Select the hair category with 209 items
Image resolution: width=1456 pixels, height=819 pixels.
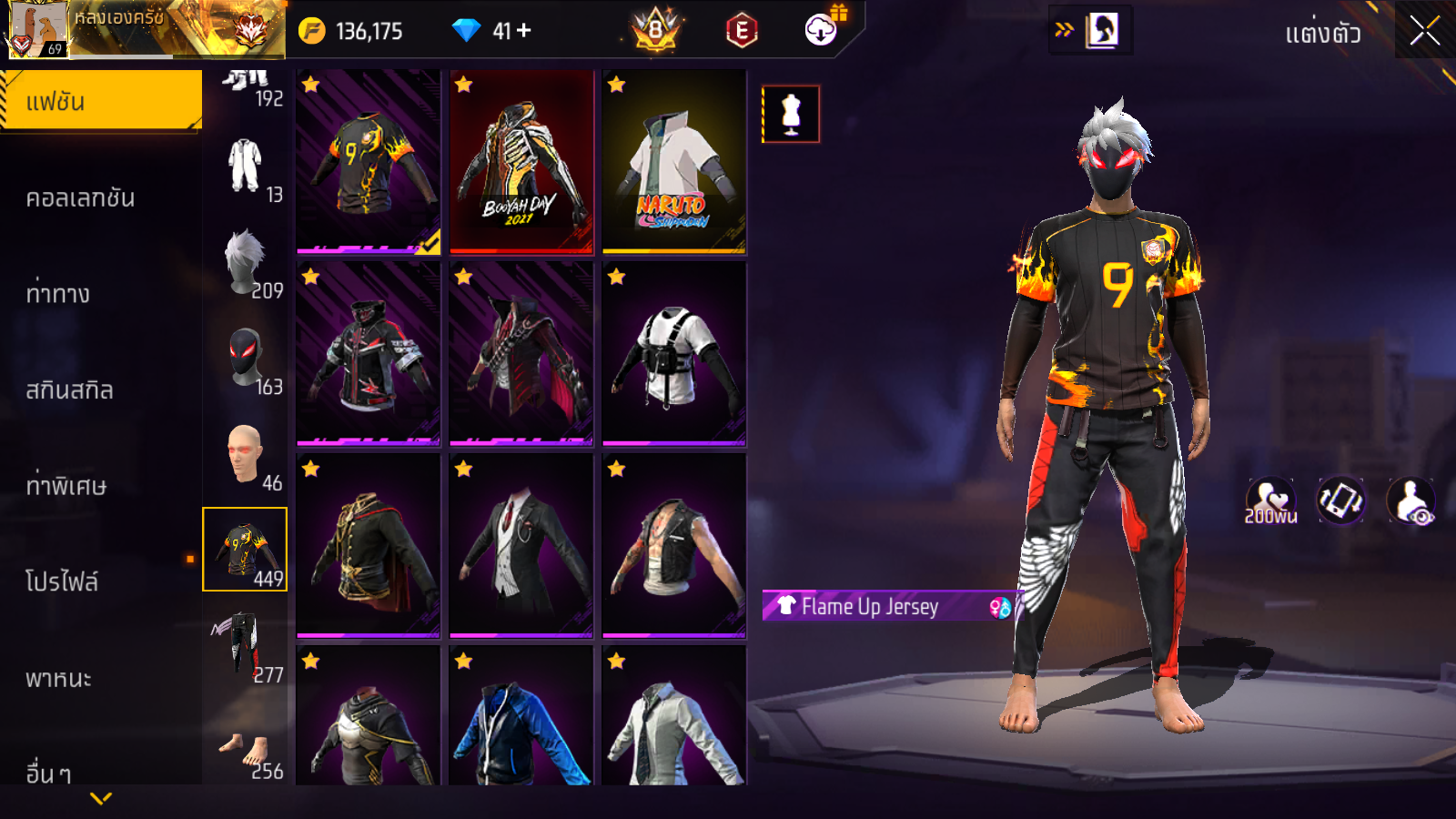pos(246,263)
